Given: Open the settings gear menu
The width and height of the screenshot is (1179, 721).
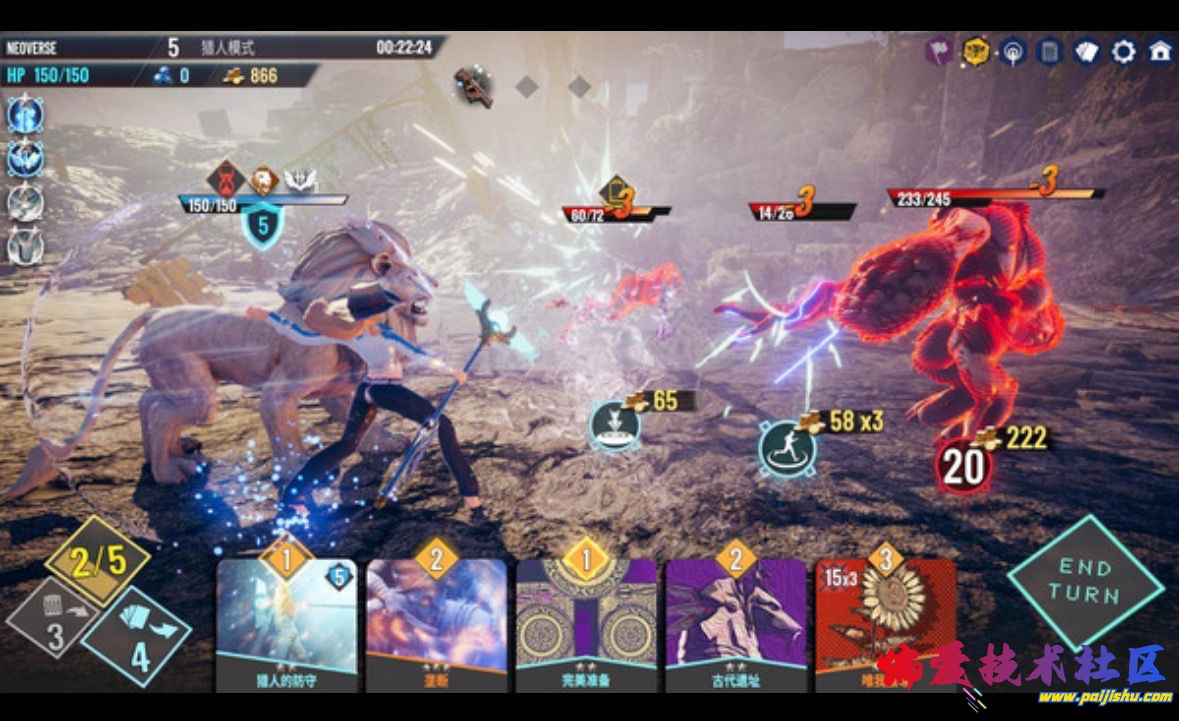Looking at the screenshot, I should [x=1124, y=52].
